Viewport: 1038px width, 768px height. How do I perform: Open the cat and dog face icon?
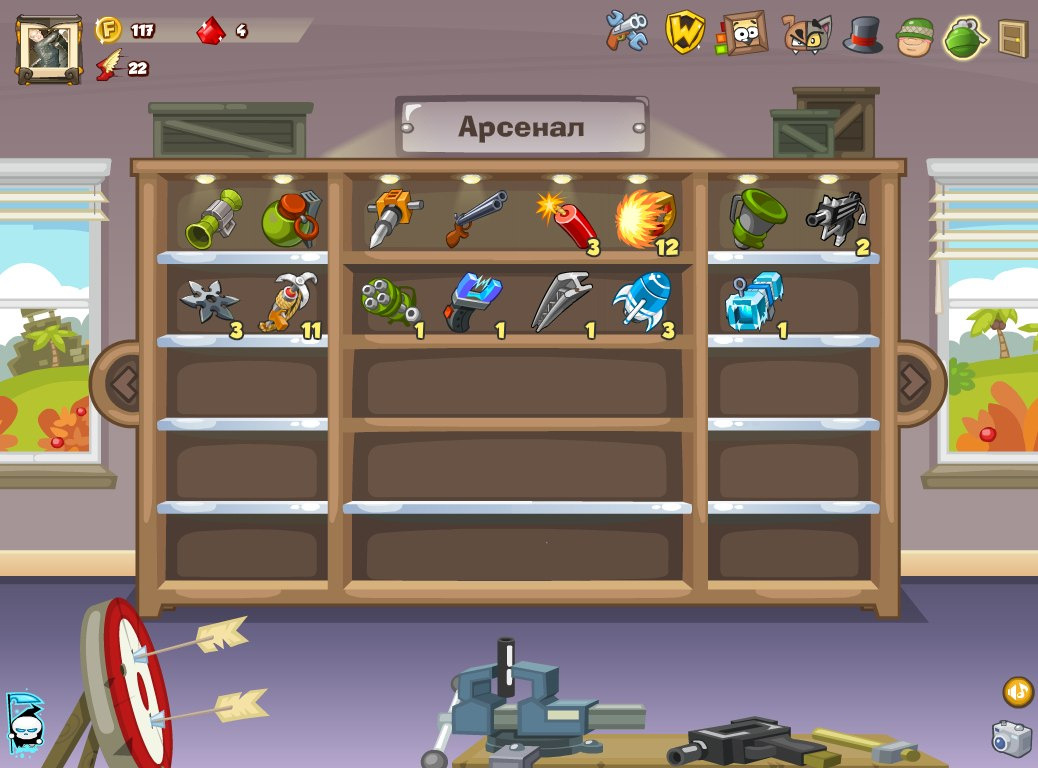coord(806,34)
